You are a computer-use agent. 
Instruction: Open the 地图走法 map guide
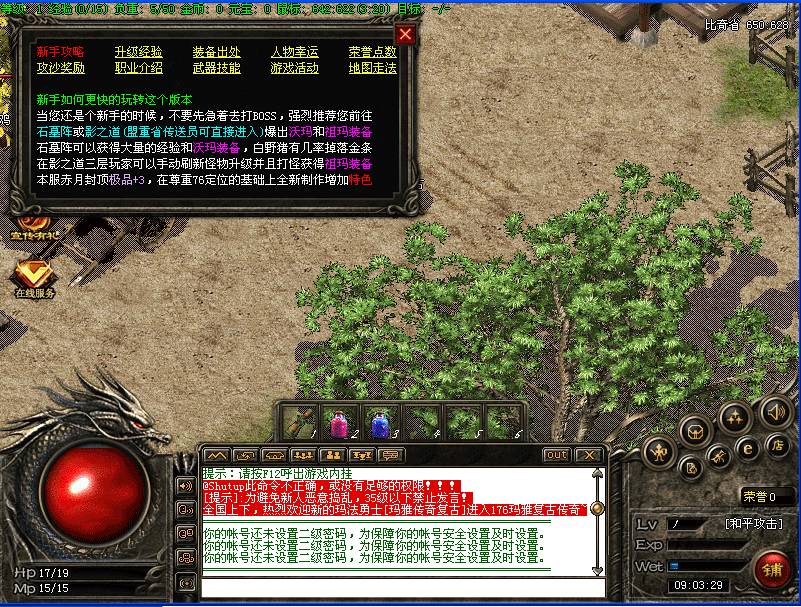click(372, 68)
